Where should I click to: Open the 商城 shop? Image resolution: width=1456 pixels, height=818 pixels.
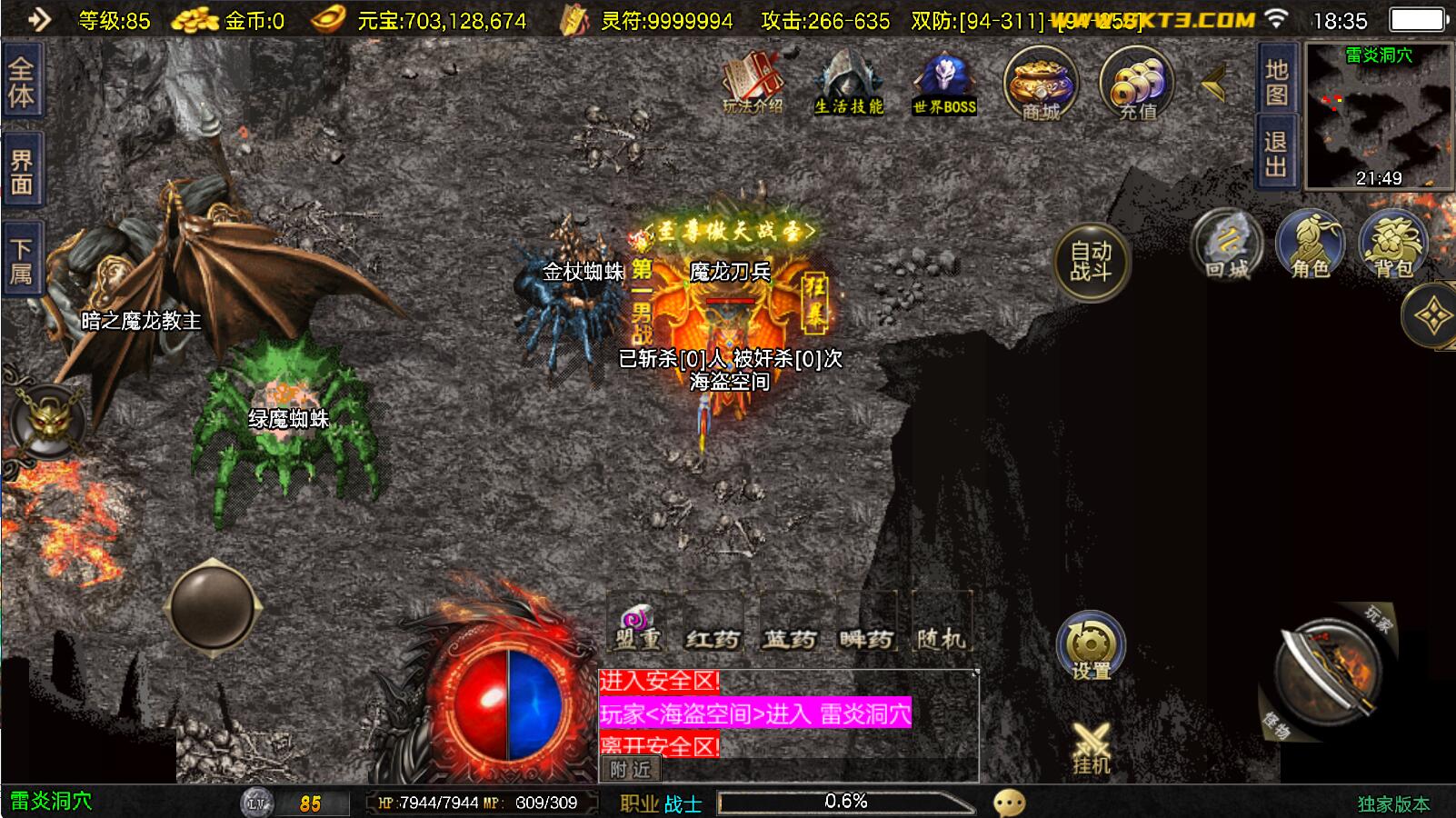click(1041, 85)
